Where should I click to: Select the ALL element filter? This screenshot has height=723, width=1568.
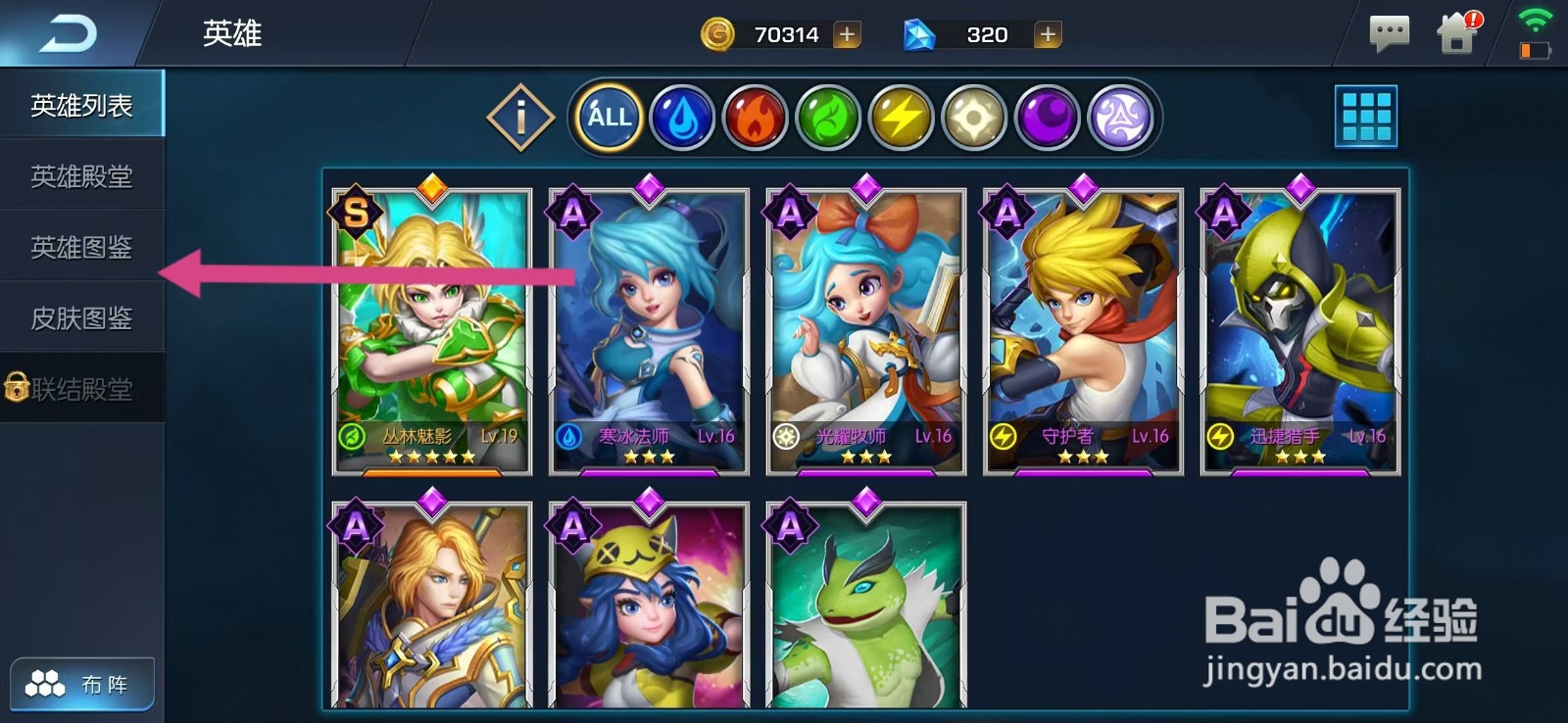609,118
